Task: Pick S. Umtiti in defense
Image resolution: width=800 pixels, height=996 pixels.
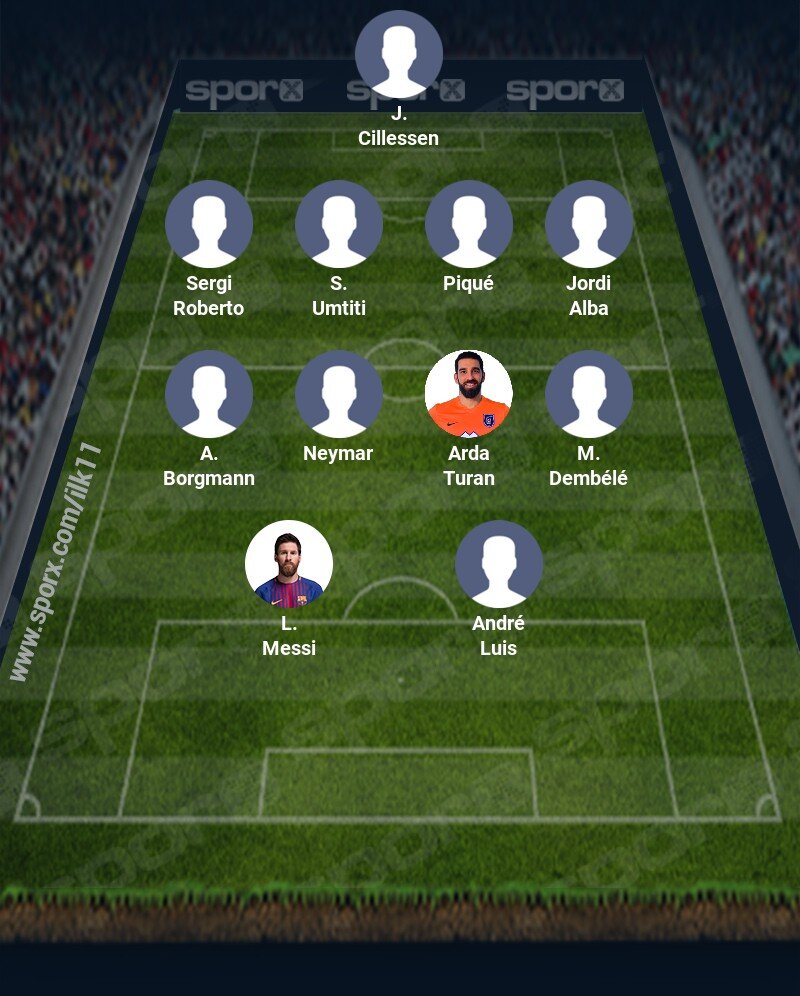Action: (x=339, y=224)
